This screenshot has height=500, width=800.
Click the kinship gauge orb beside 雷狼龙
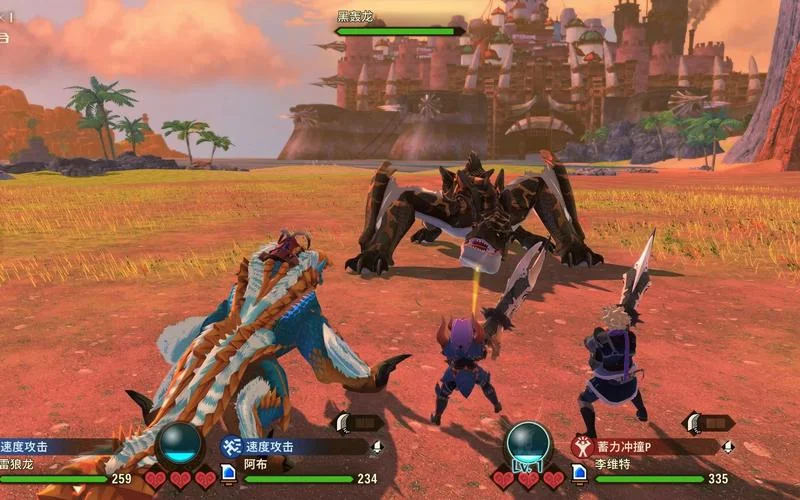pyautogui.click(x=181, y=443)
